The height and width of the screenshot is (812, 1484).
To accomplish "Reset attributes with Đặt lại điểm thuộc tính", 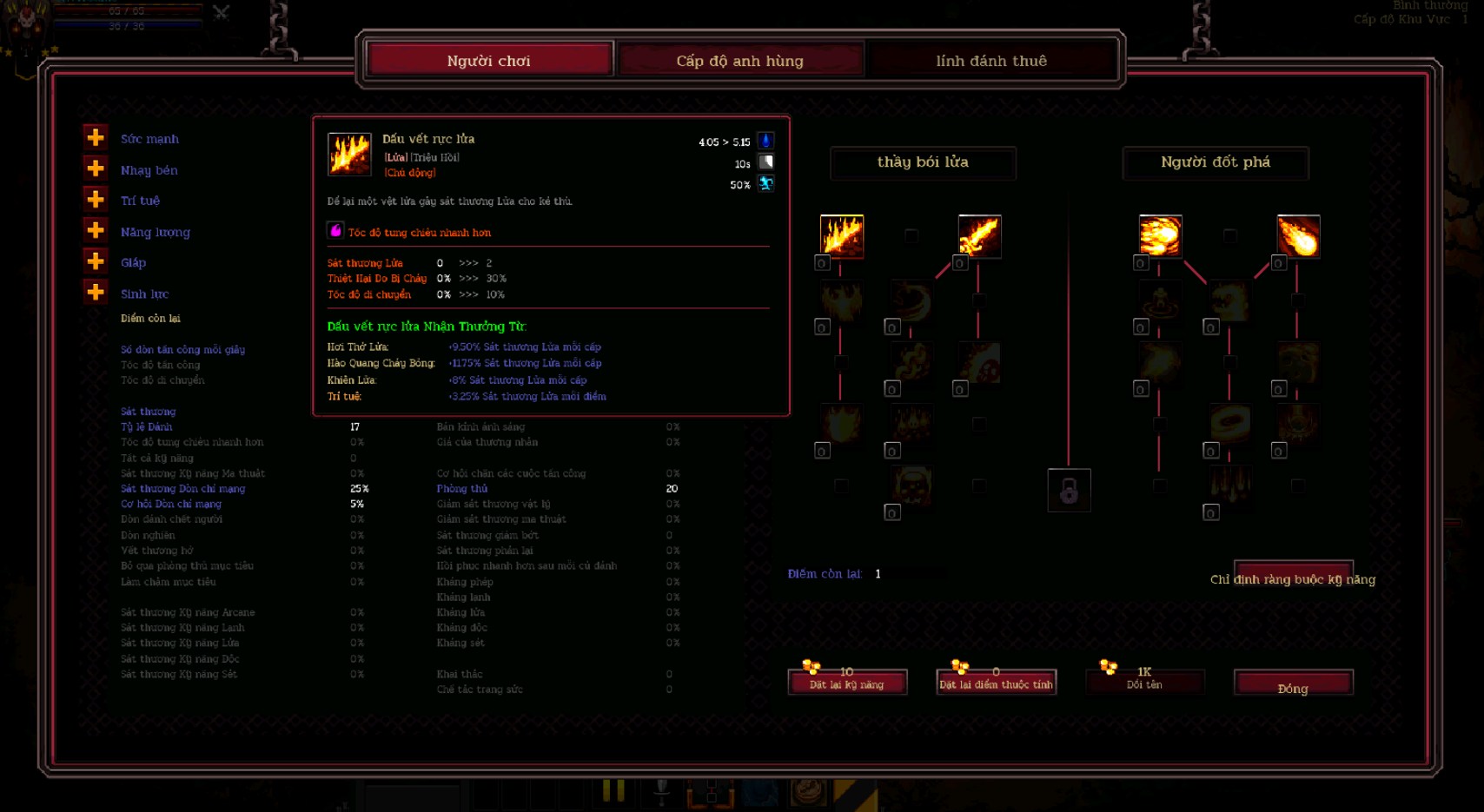I will (x=996, y=683).
